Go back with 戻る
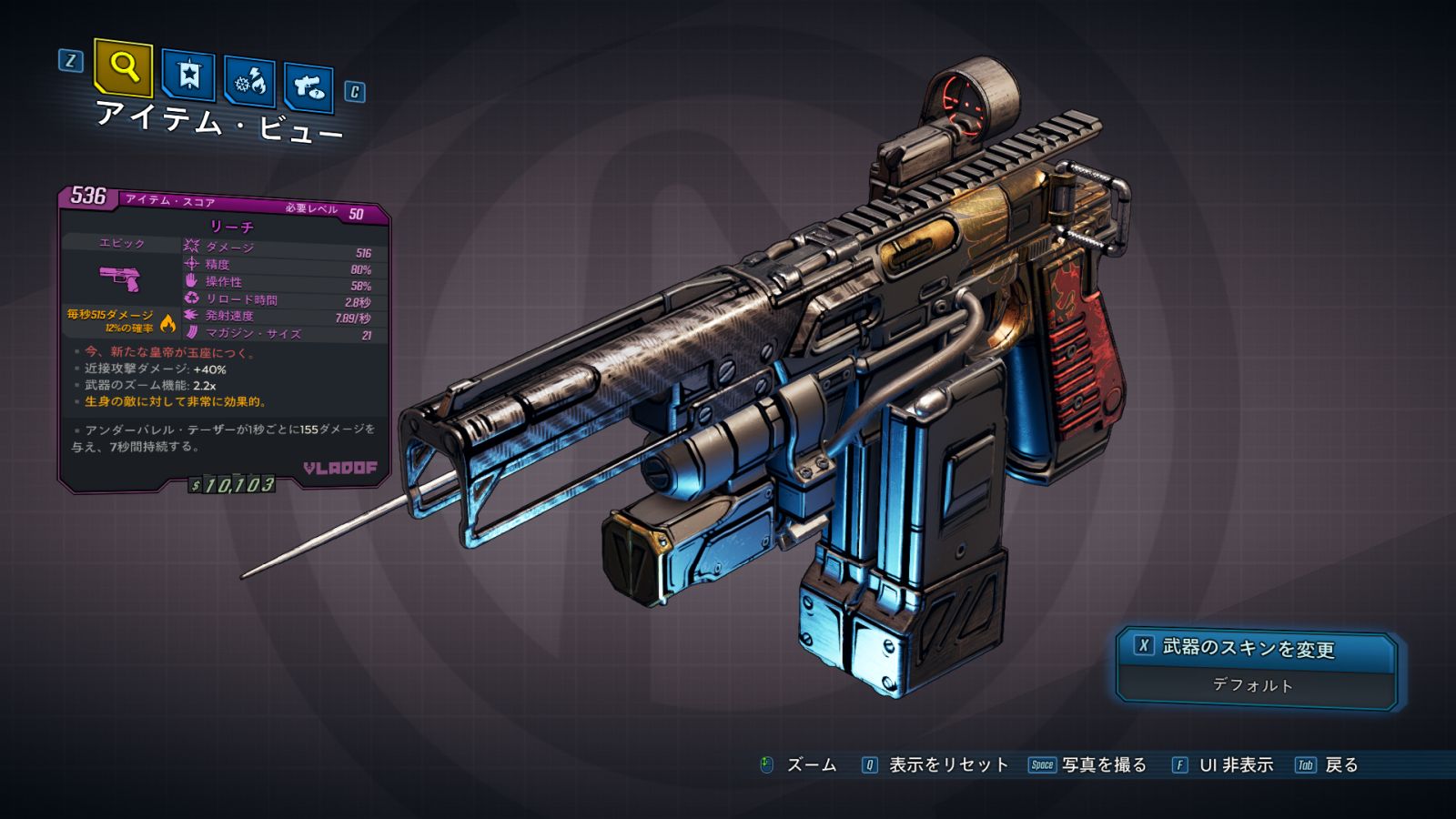This screenshot has height=819, width=1456. click(1340, 765)
